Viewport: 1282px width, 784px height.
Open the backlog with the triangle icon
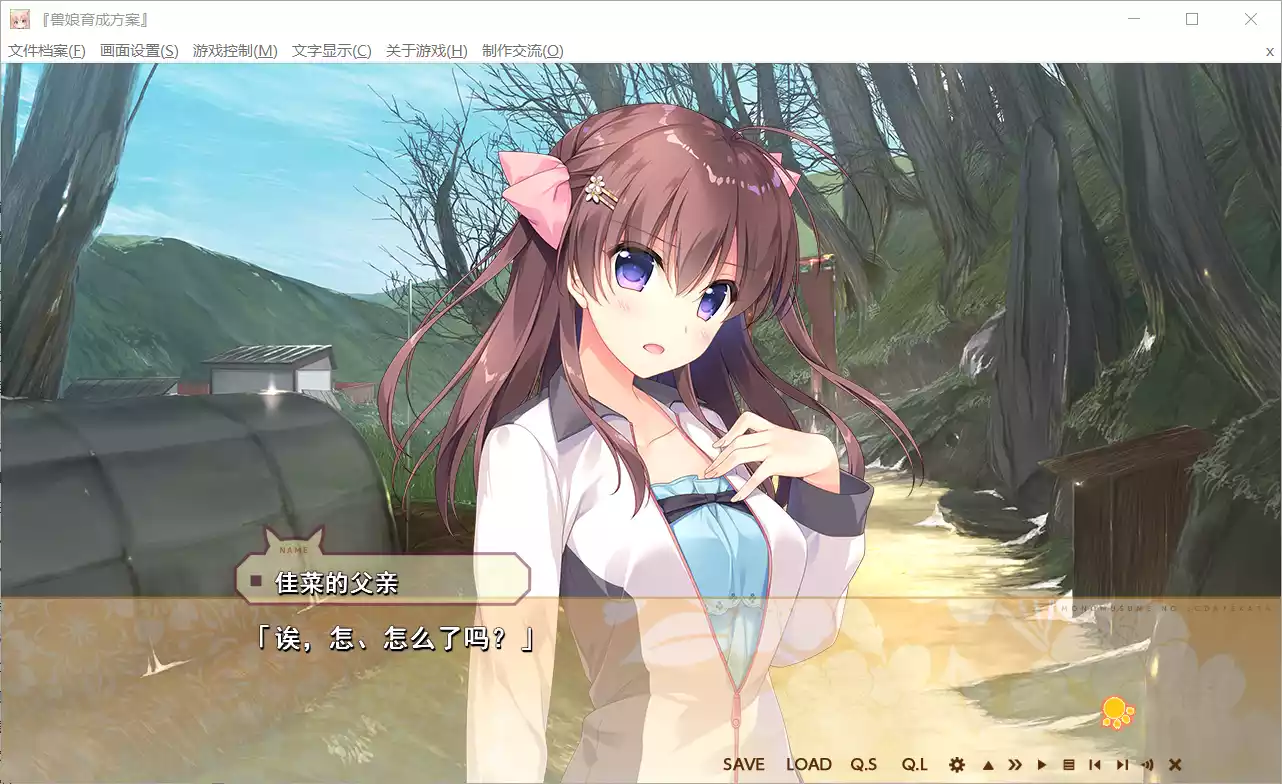point(988,764)
